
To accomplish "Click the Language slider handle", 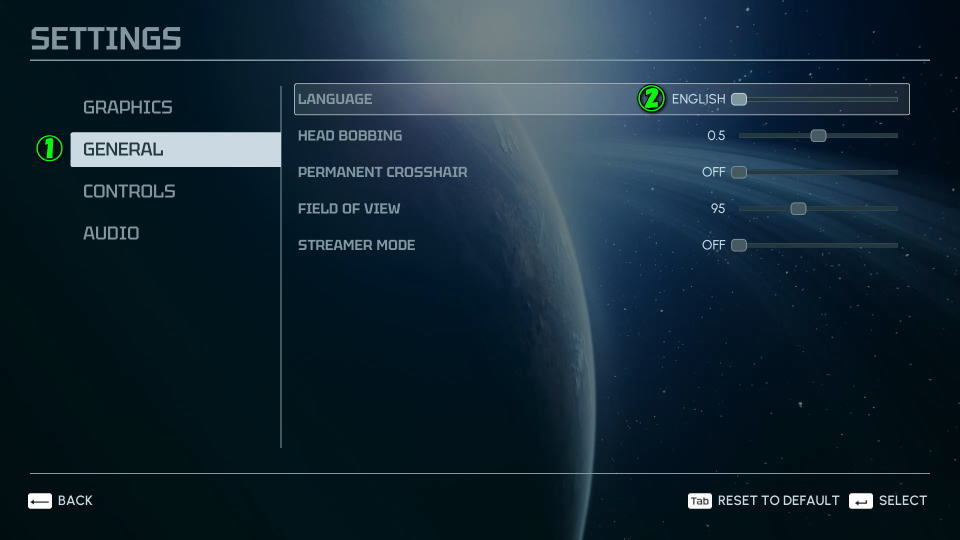I will tap(739, 99).
